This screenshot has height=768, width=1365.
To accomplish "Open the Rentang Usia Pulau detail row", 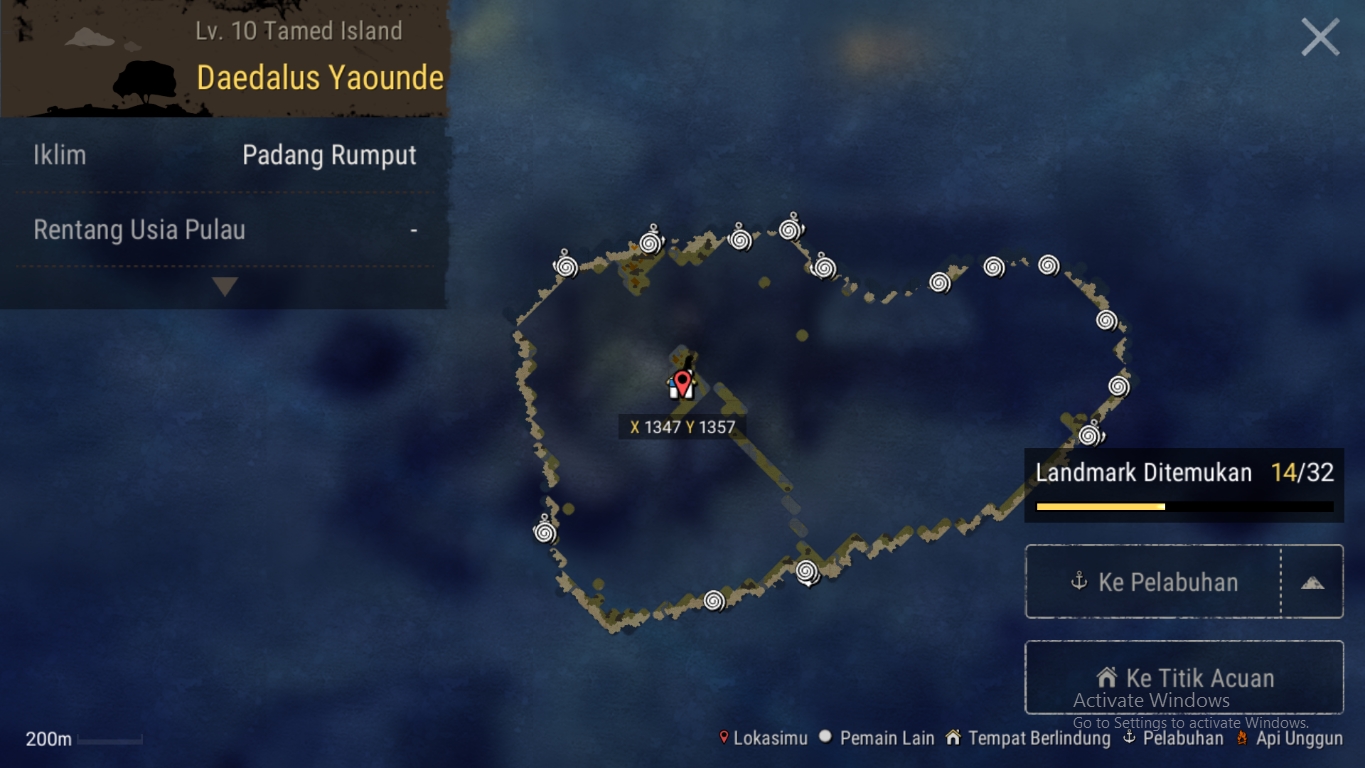I will tap(224, 229).
